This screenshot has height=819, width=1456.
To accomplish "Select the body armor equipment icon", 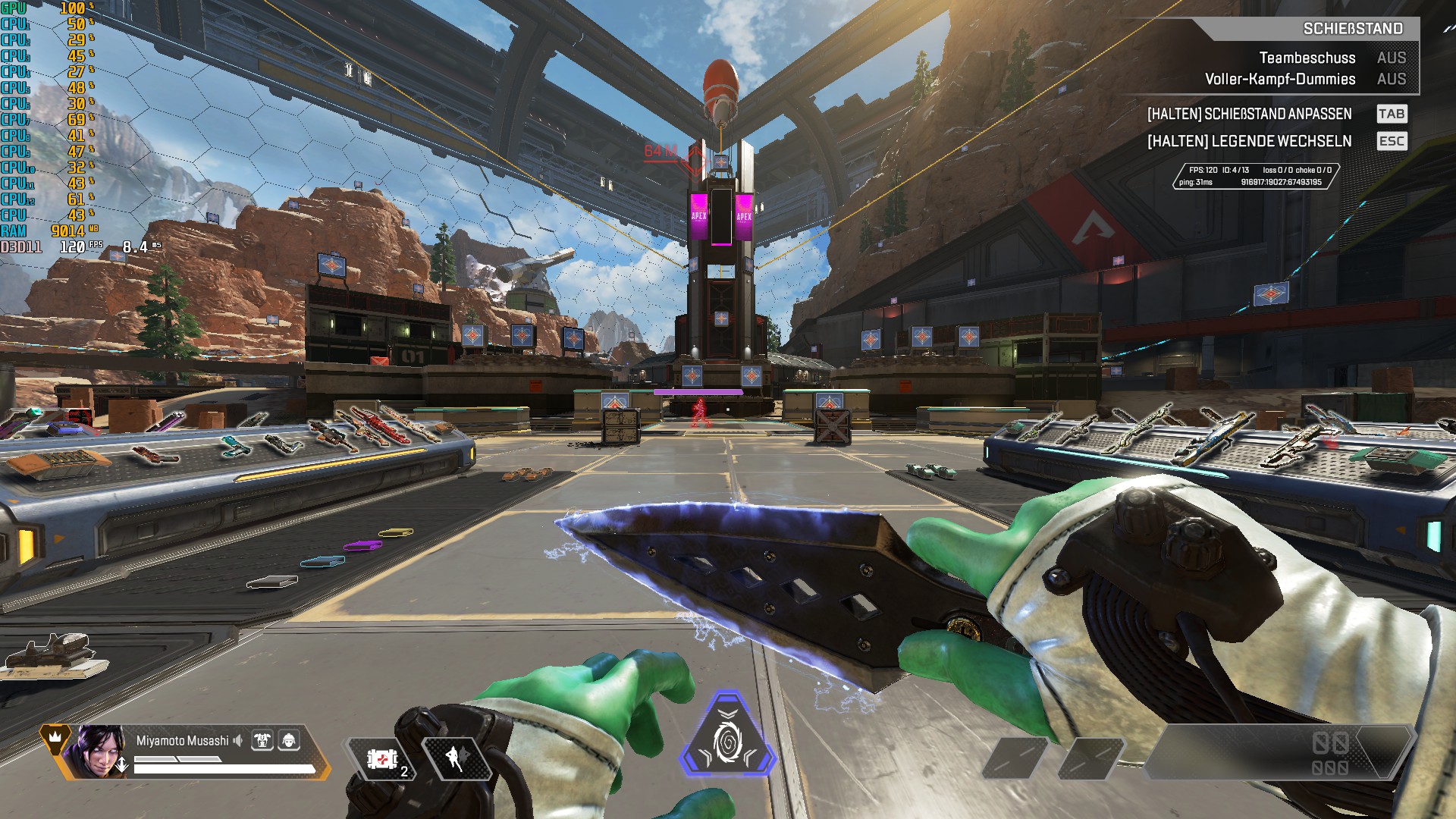I will tap(262, 740).
